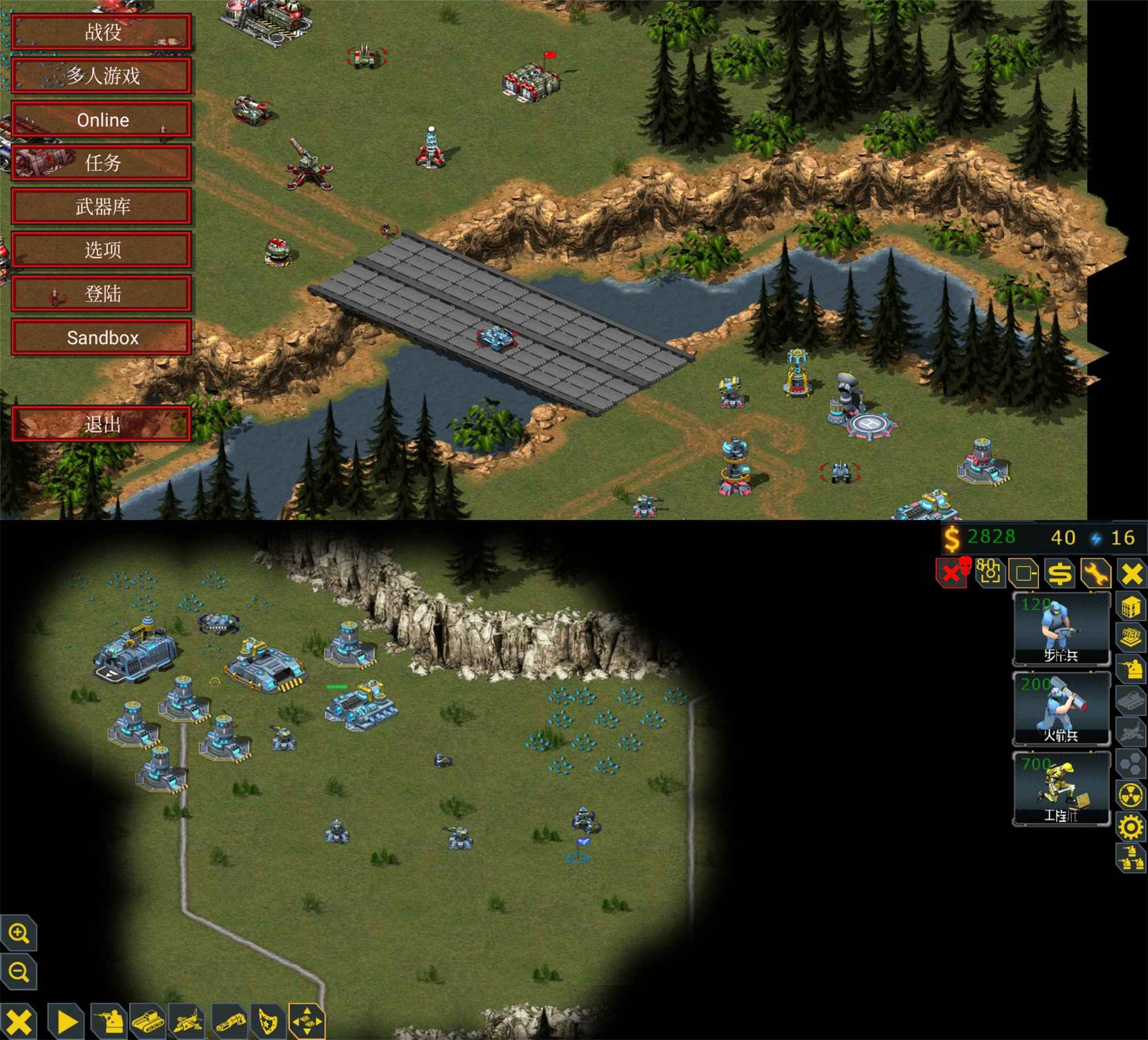Image resolution: width=1148 pixels, height=1040 pixels.
Task: Select 多人游戏 multiplayer mode
Action: [x=101, y=76]
